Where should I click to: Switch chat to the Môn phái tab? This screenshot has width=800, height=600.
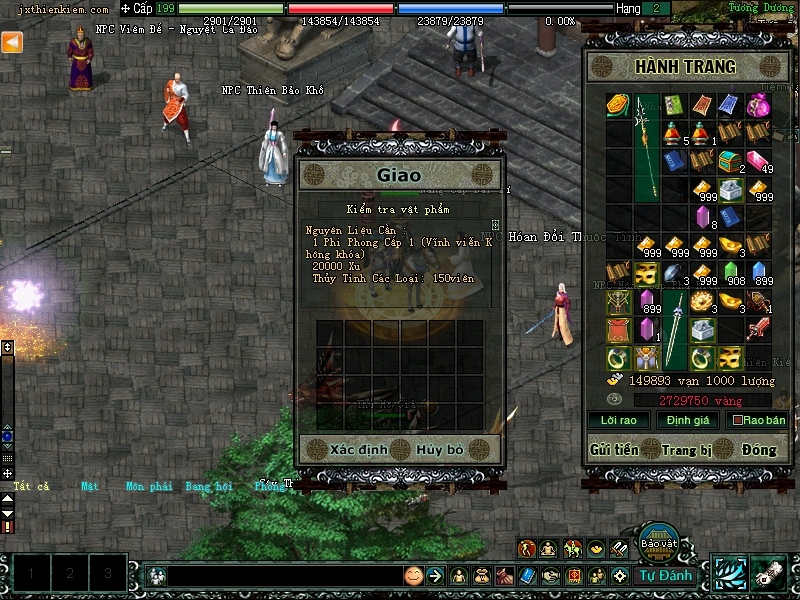(148, 487)
